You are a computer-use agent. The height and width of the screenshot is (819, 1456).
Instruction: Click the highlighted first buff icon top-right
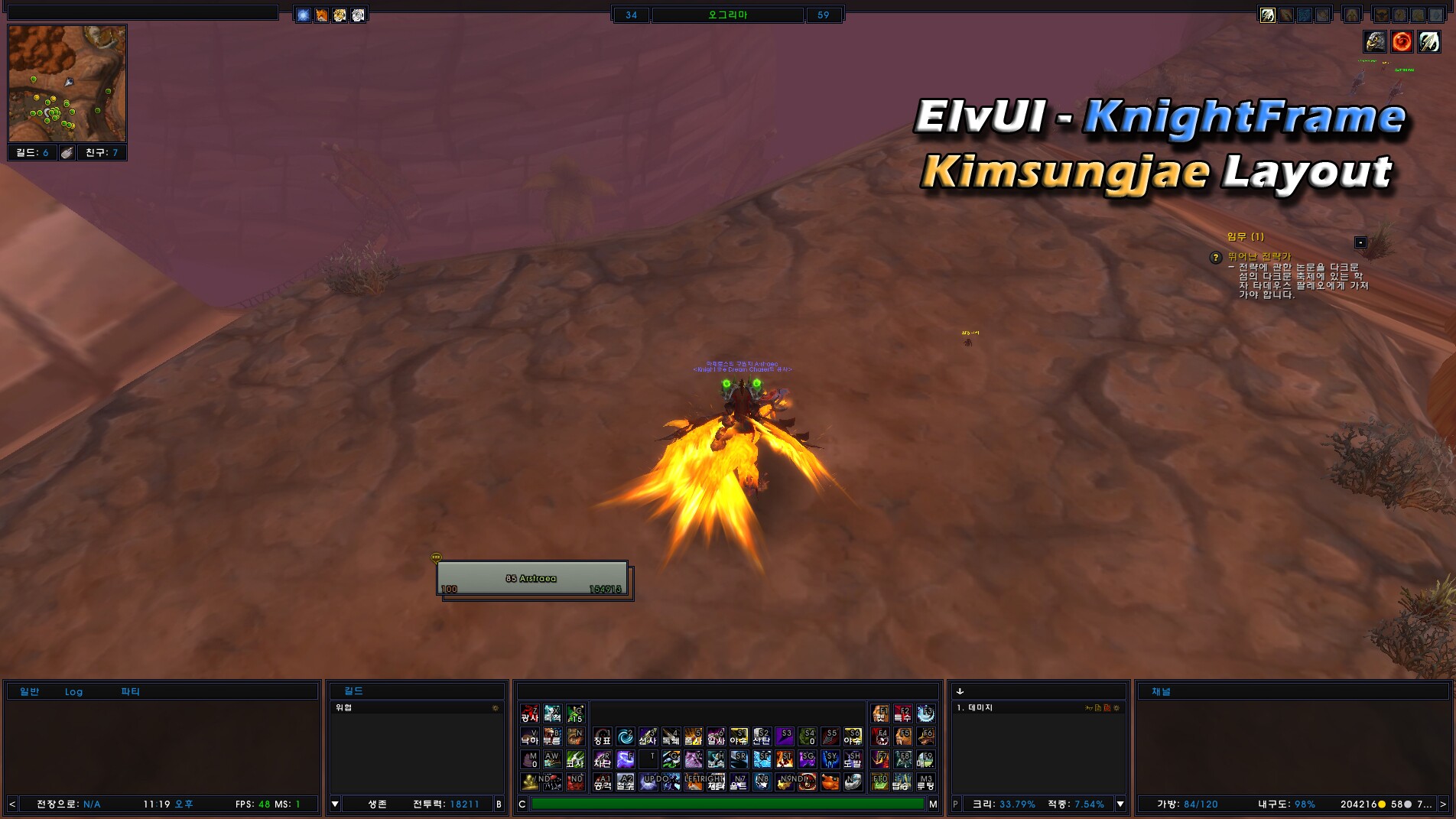(x=1268, y=15)
